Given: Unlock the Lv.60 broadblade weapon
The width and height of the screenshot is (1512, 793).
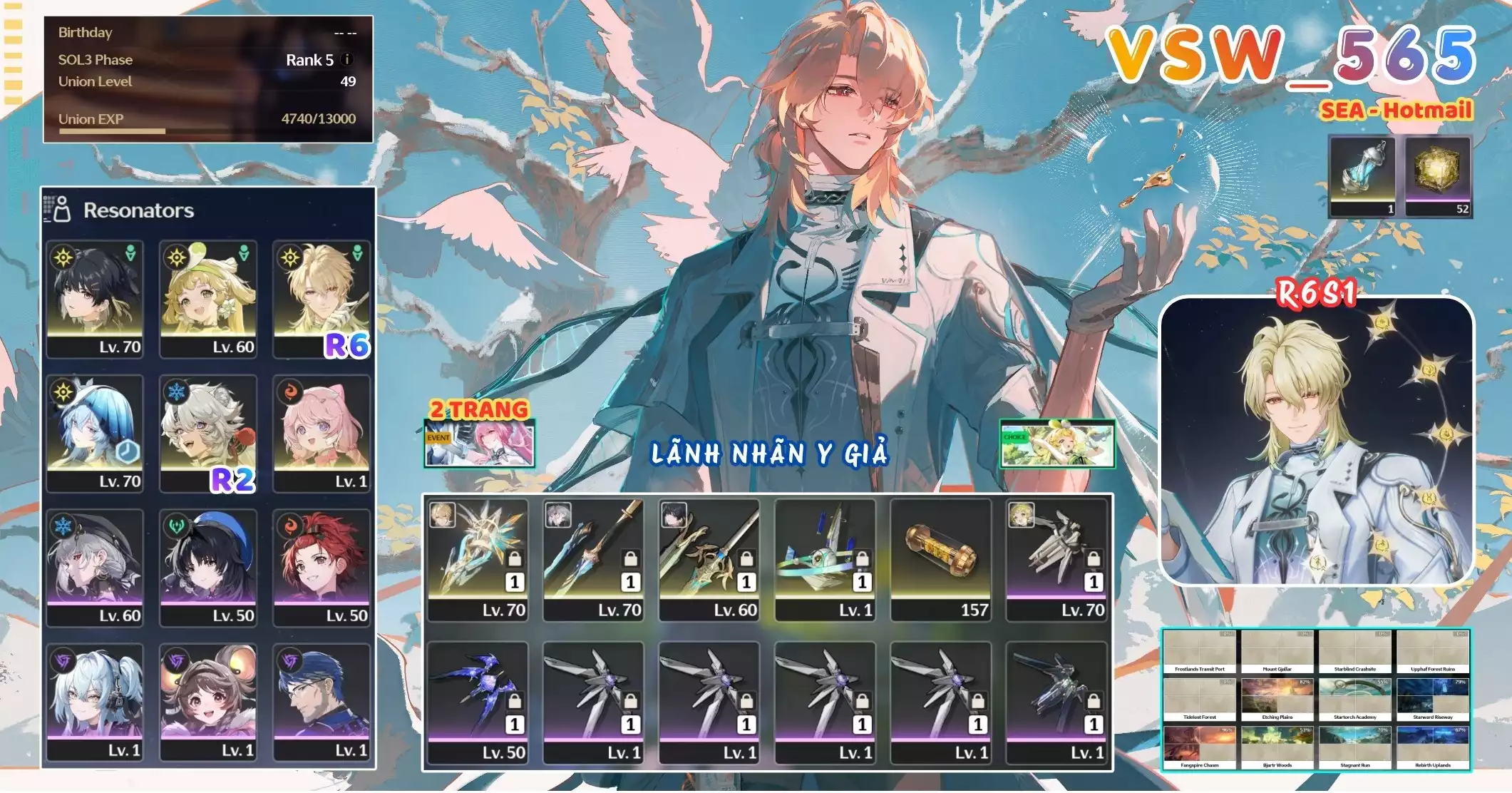Looking at the screenshot, I should click(x=746, y=560).
